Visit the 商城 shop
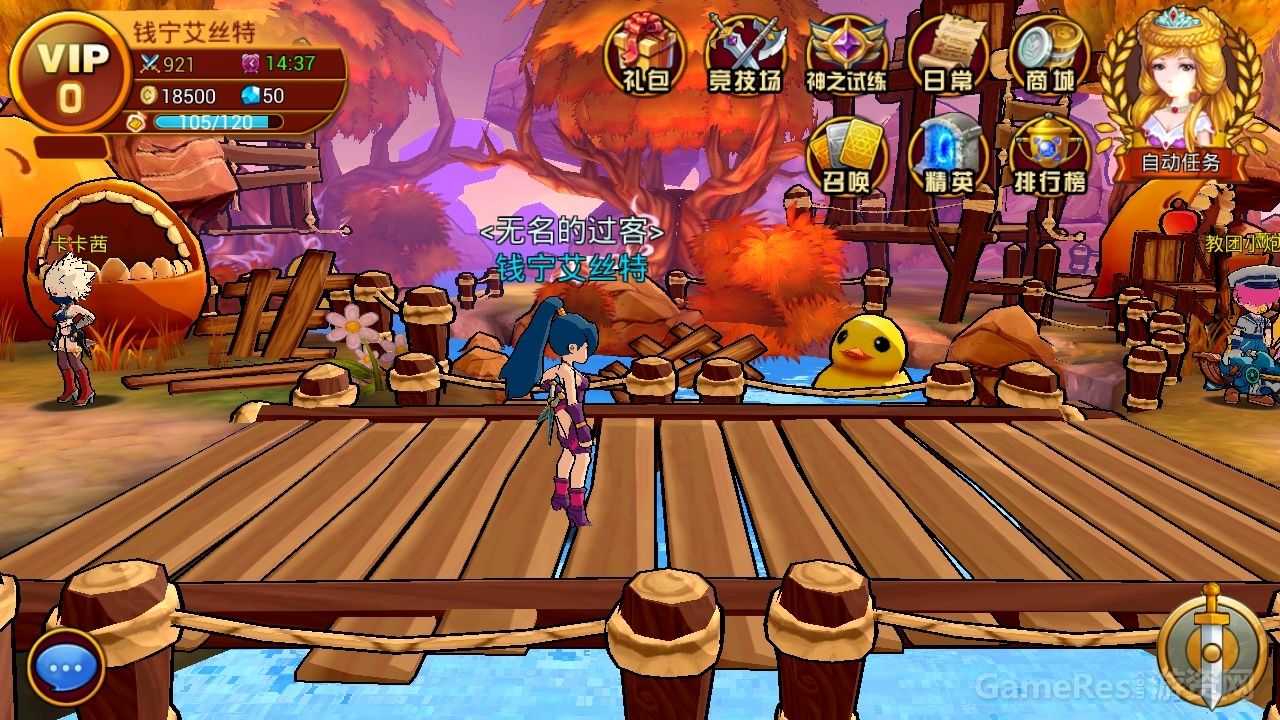The height and width of the screenshot is (720, 1280). pos(1047,54)
